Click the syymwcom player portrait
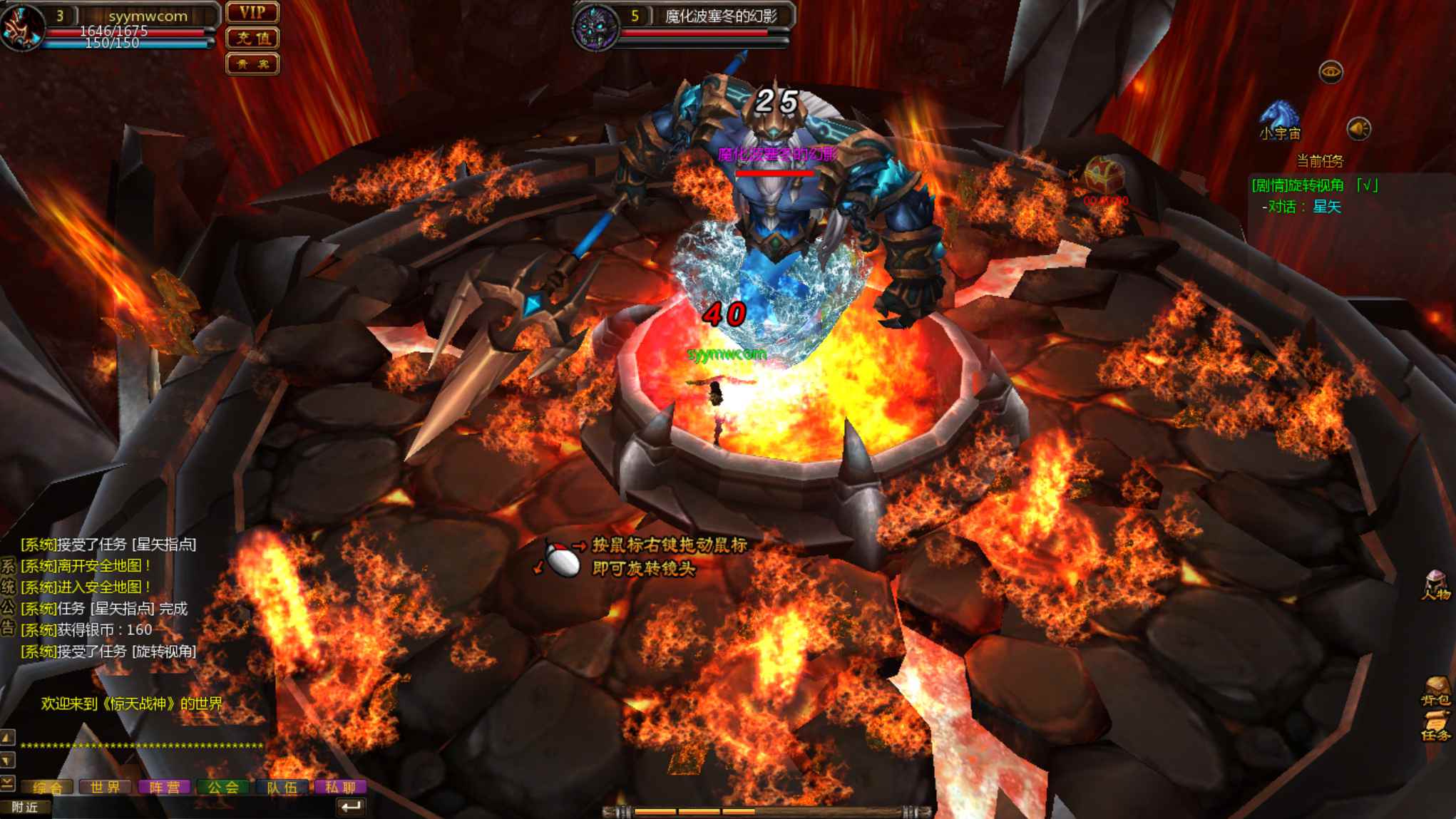The image size is (1456, 819). 21,27
